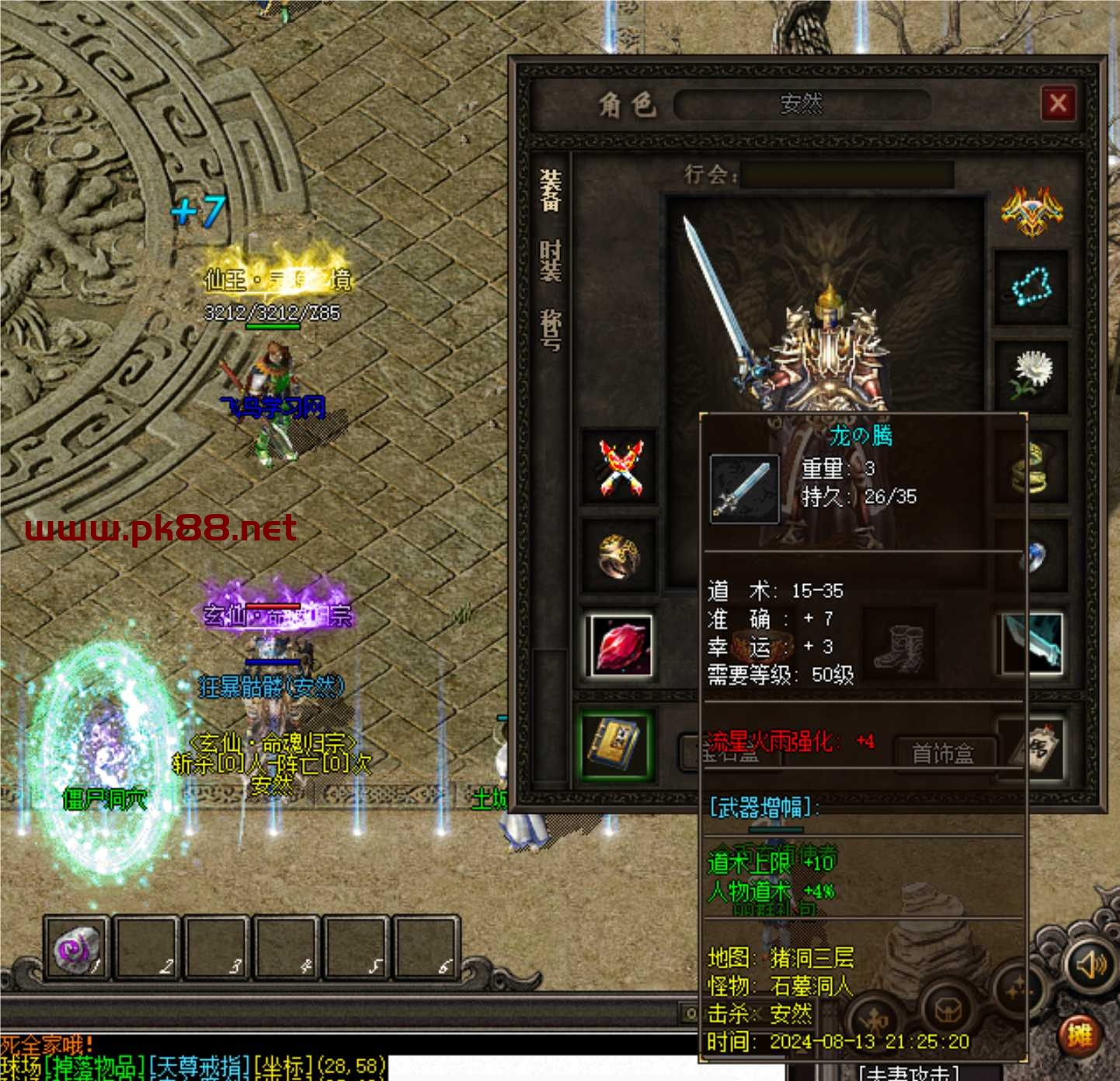Select the white flower equipment slot

1031,374
